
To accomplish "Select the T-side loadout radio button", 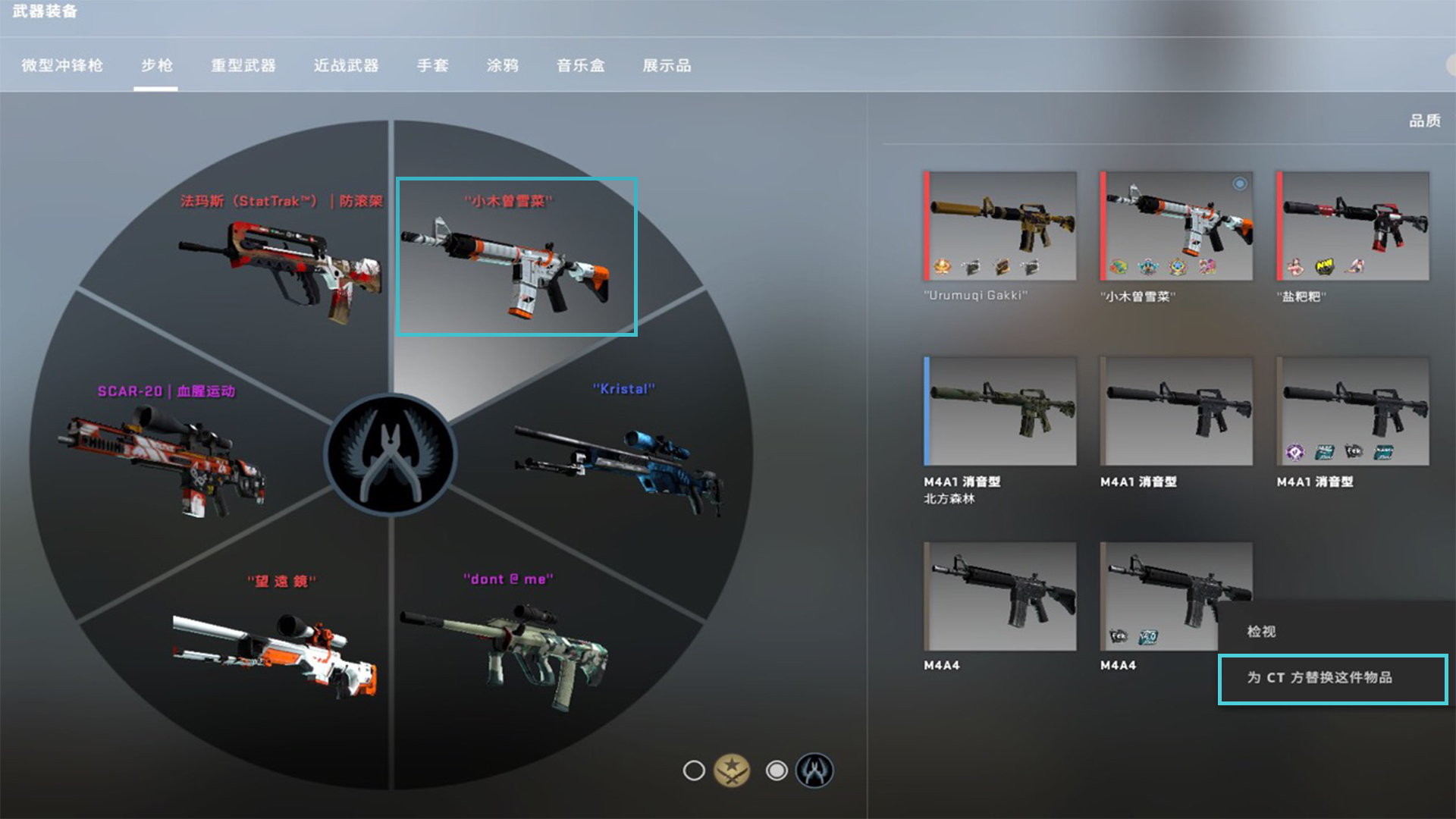I will pyautogui.click(x=693, y=770).
